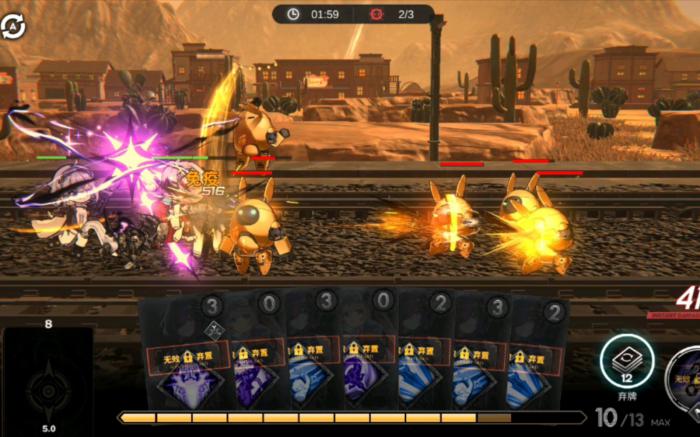Click the dark compass panel showing 5.0

48,380
